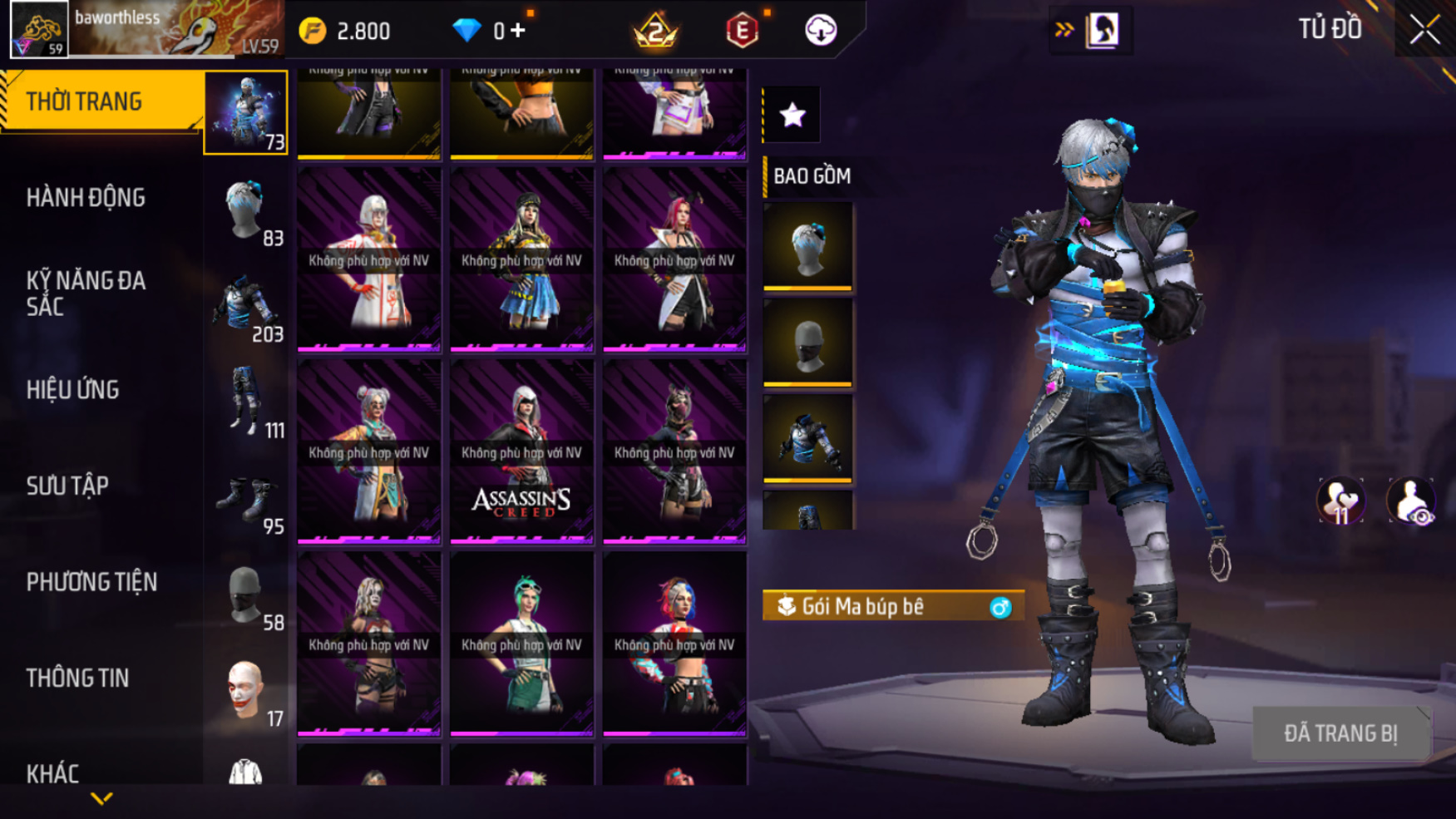The height and width of the screenshot is (819, 1456).
Task: Open the gold coin balance
Action: (346, 32)
